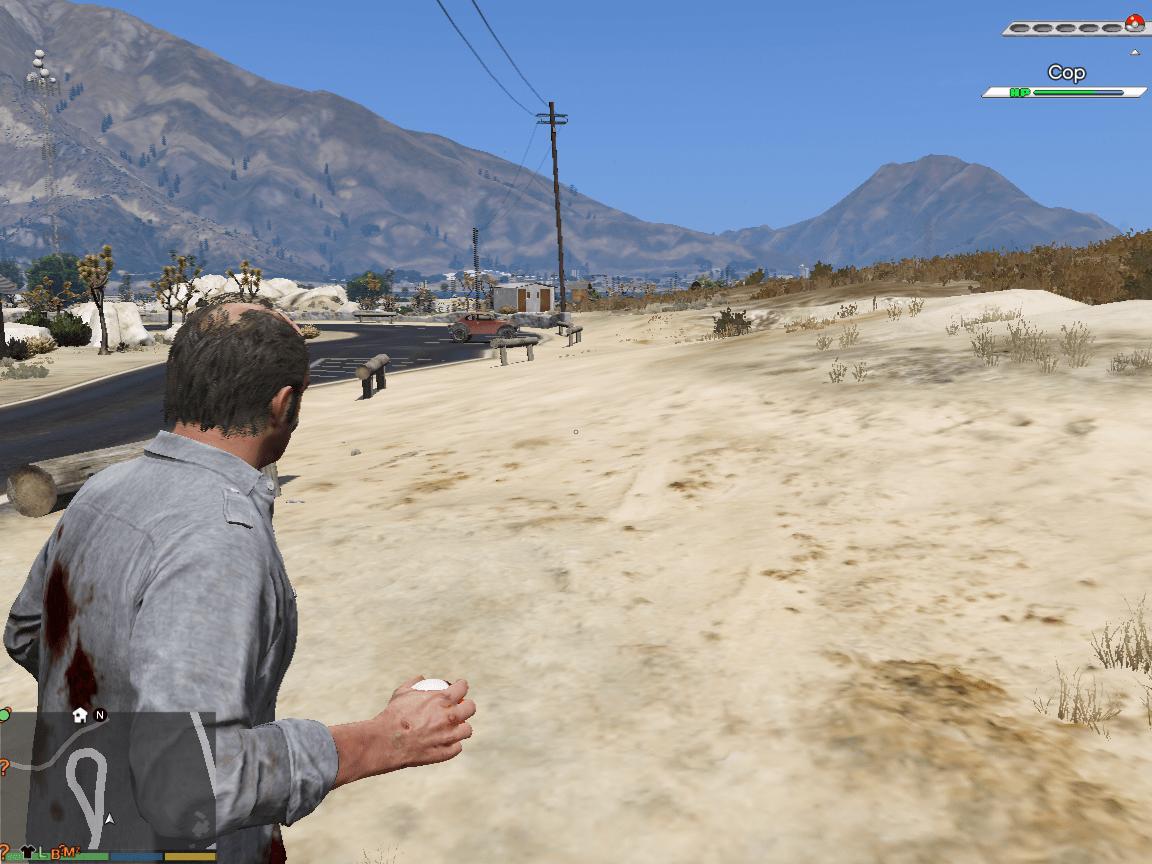Viewport: 1152px width, 864px height.
Task: Click the orange letter M mission blip
Action: pos(70,852)
